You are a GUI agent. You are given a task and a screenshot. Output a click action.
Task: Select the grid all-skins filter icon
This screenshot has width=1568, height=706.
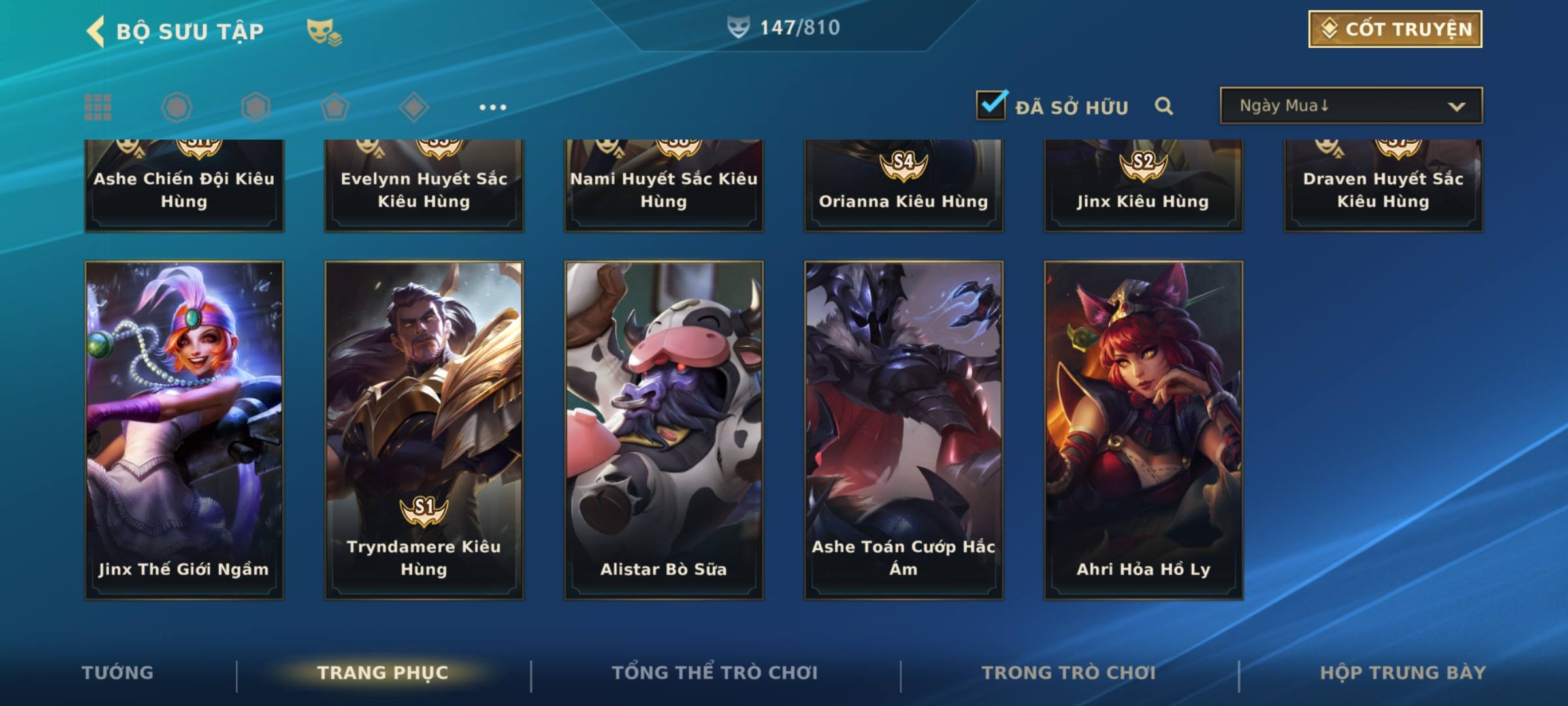tap(98, 107)
